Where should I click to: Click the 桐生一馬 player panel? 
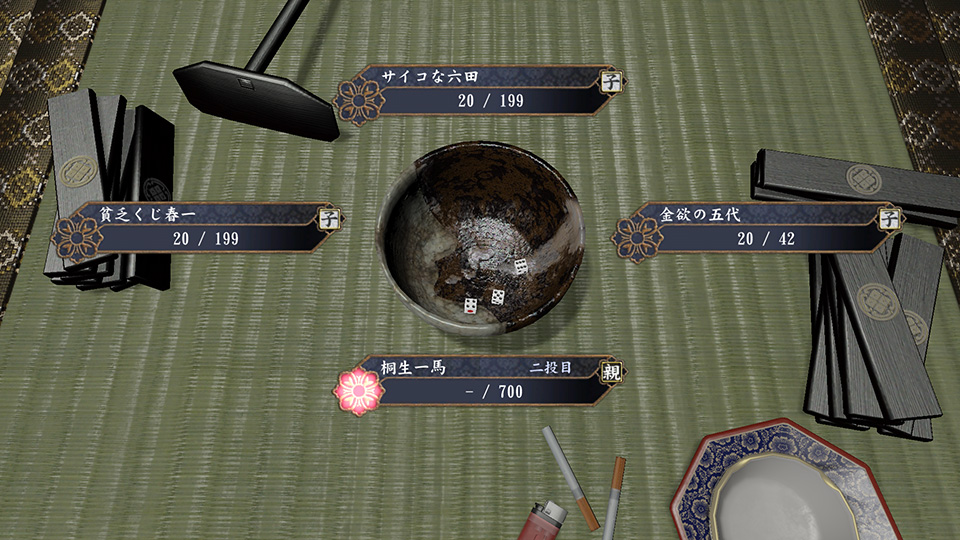click(x=480, y=380)
